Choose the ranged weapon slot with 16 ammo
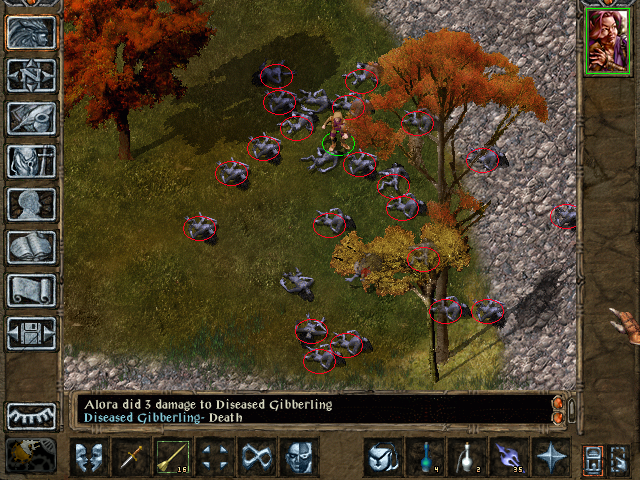This screenshot has width=640, height=480. pos(173,457)
